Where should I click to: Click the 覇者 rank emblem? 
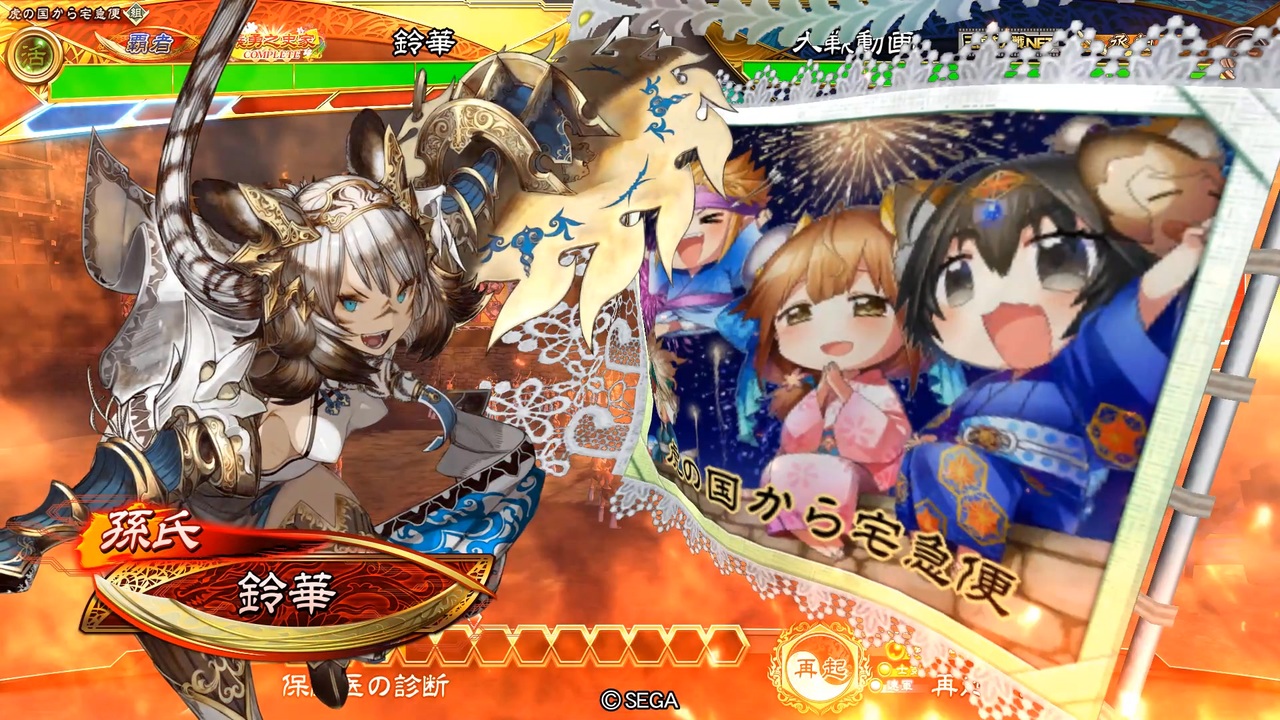(151, 43)
